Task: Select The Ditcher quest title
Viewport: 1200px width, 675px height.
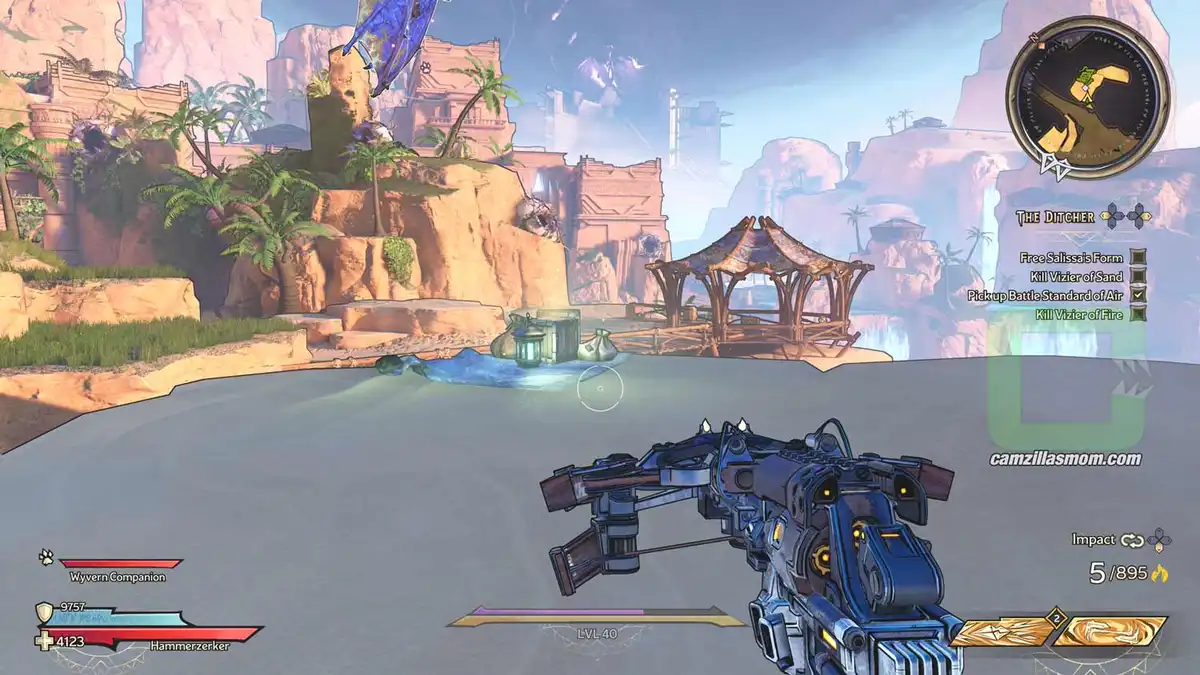Action: (1054, 217)
